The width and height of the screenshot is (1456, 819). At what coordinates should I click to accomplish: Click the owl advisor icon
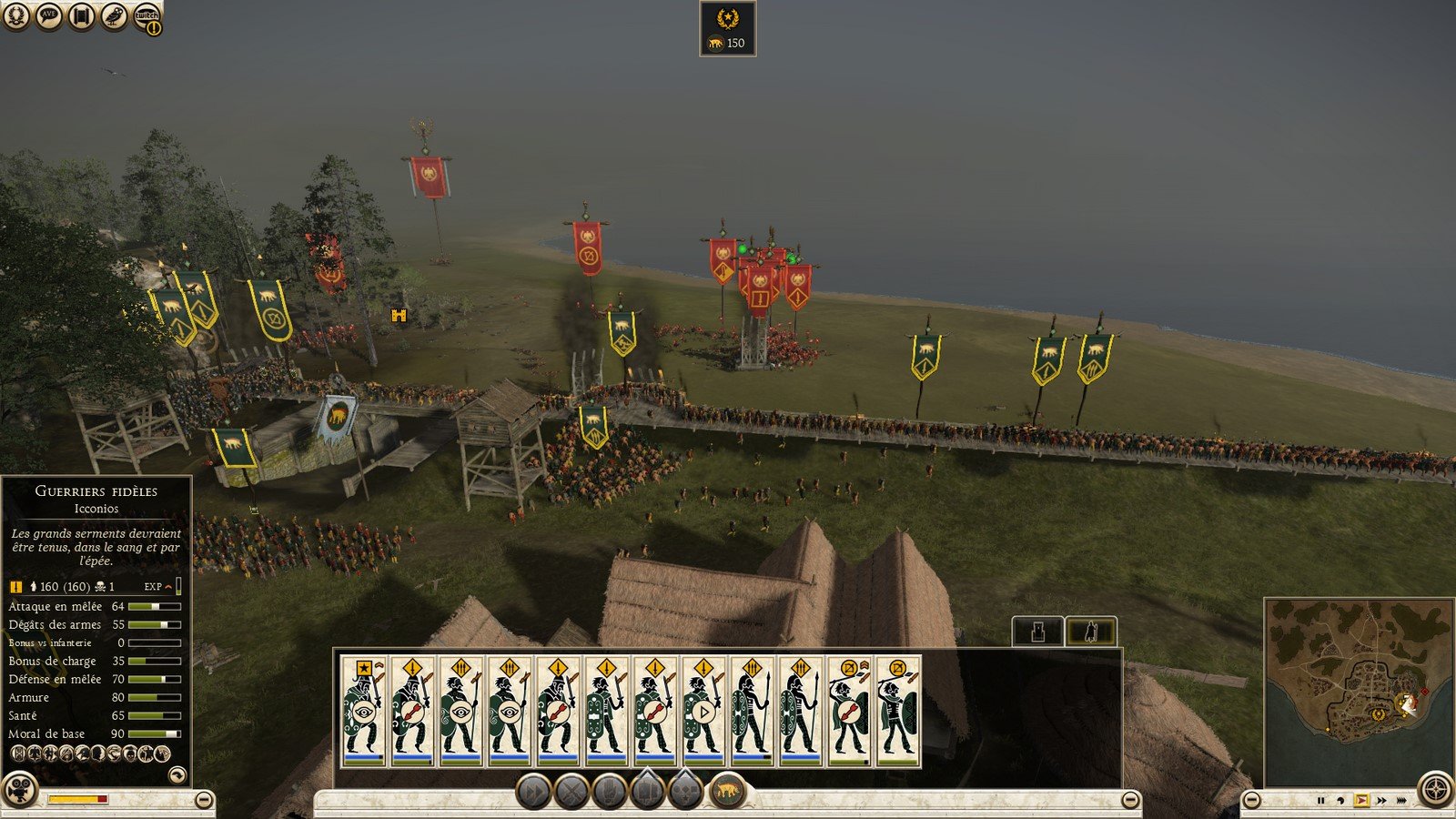point(114,15)
